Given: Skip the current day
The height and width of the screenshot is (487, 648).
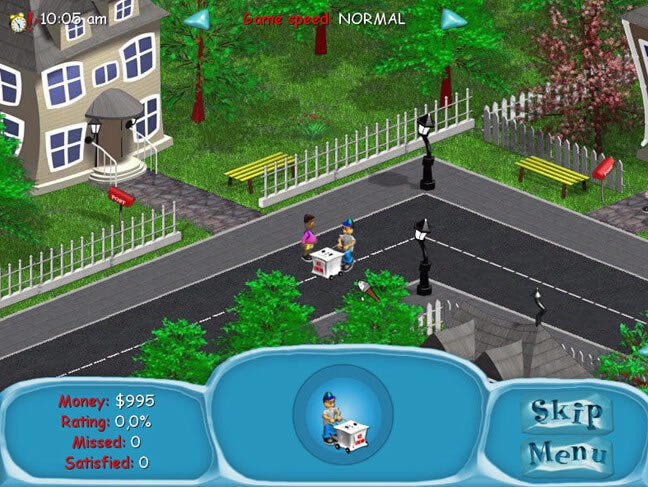Looking at the screenshot, I should click(x=567, y=413).
